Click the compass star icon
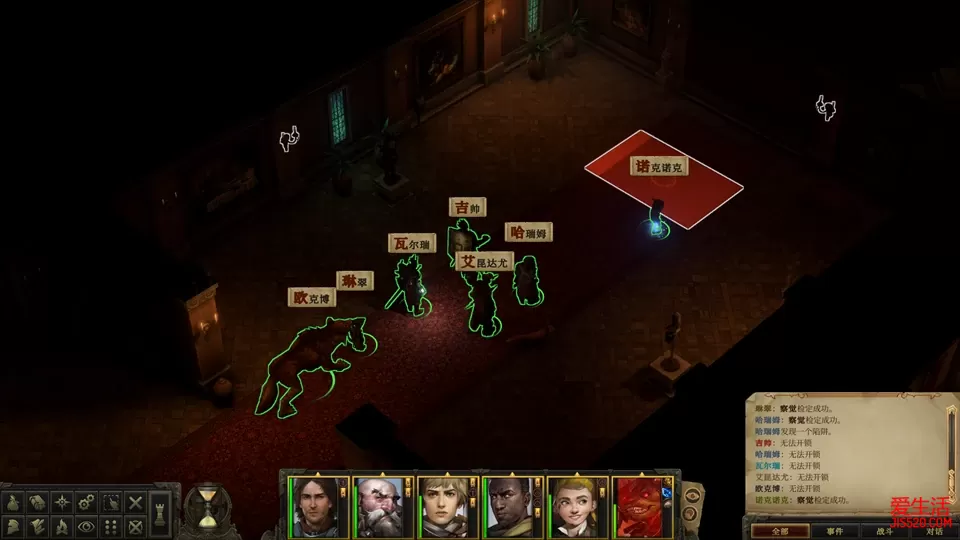 coord(62,502)
